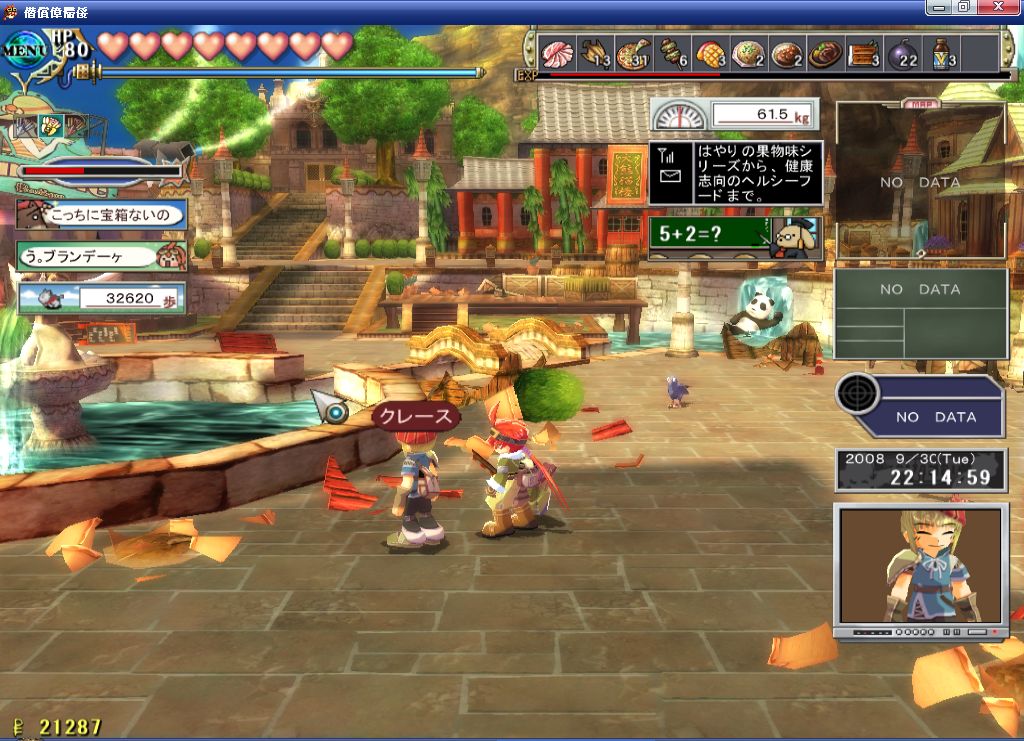Click the ブランデーケ chat bubble
Viewport: 1024px width, 741px height.
click(x=102, y=255)
